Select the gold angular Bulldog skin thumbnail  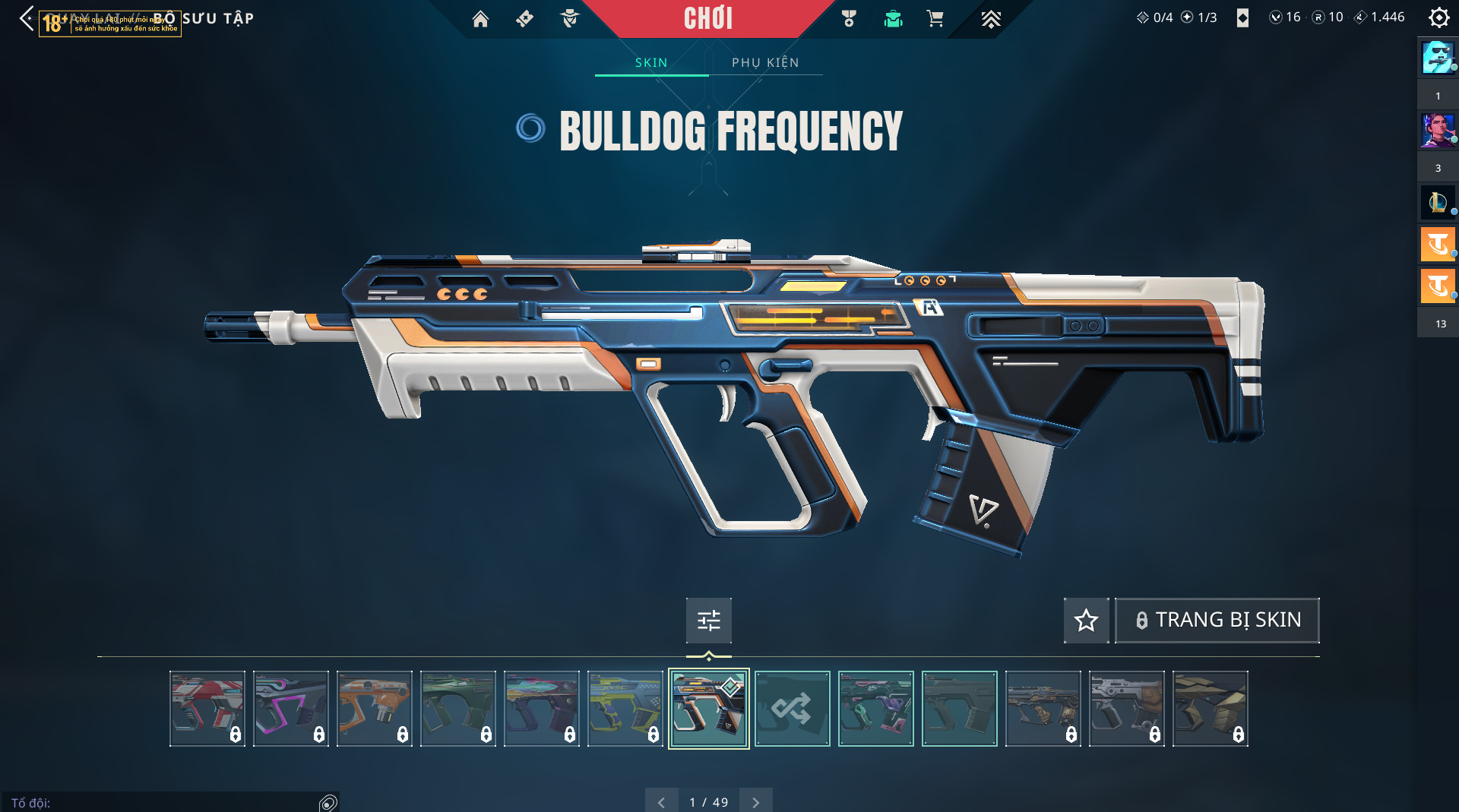(1210, 709)
